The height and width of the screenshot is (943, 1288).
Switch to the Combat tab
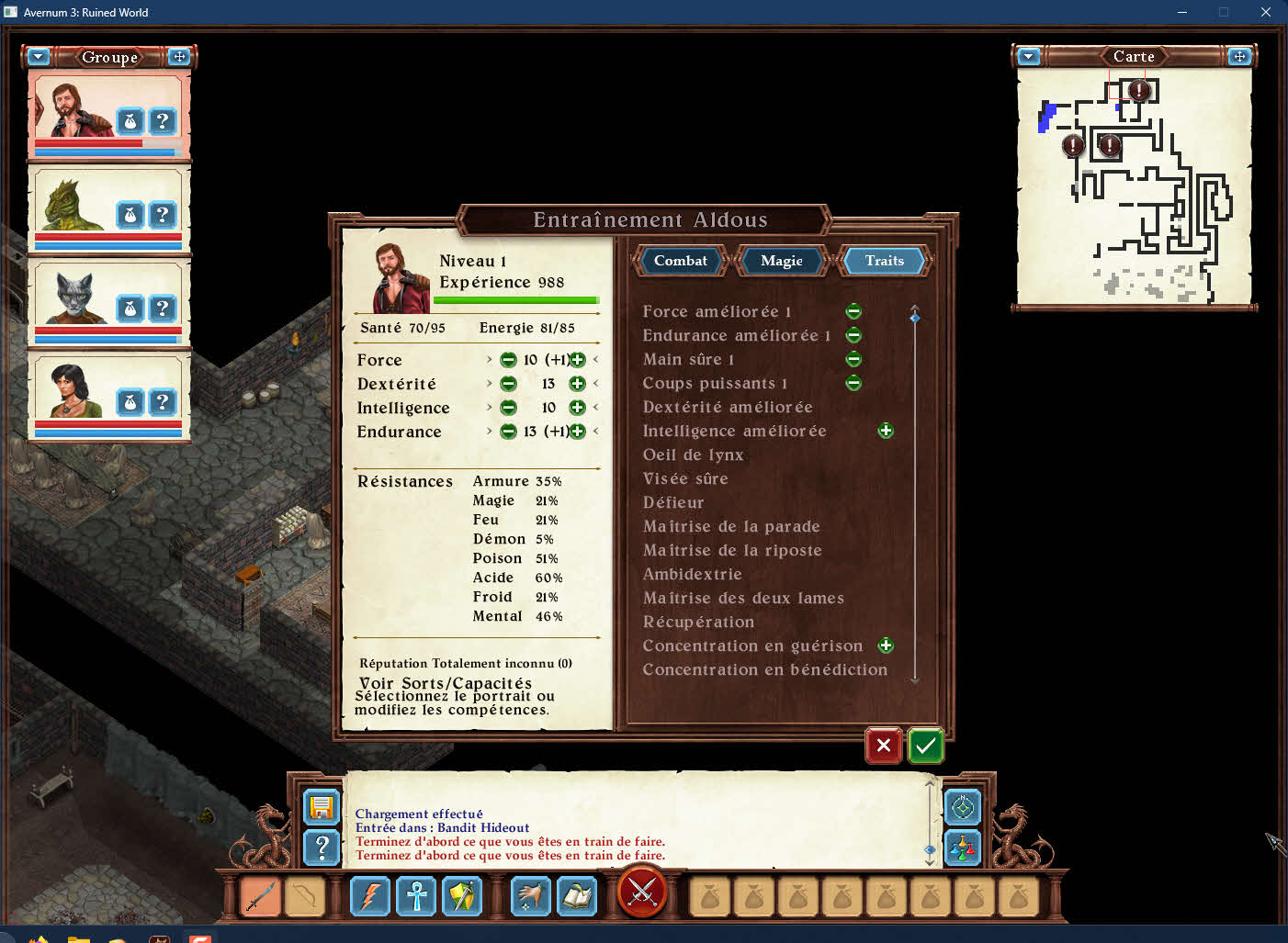pyautogui.click(x=680, y=261)
